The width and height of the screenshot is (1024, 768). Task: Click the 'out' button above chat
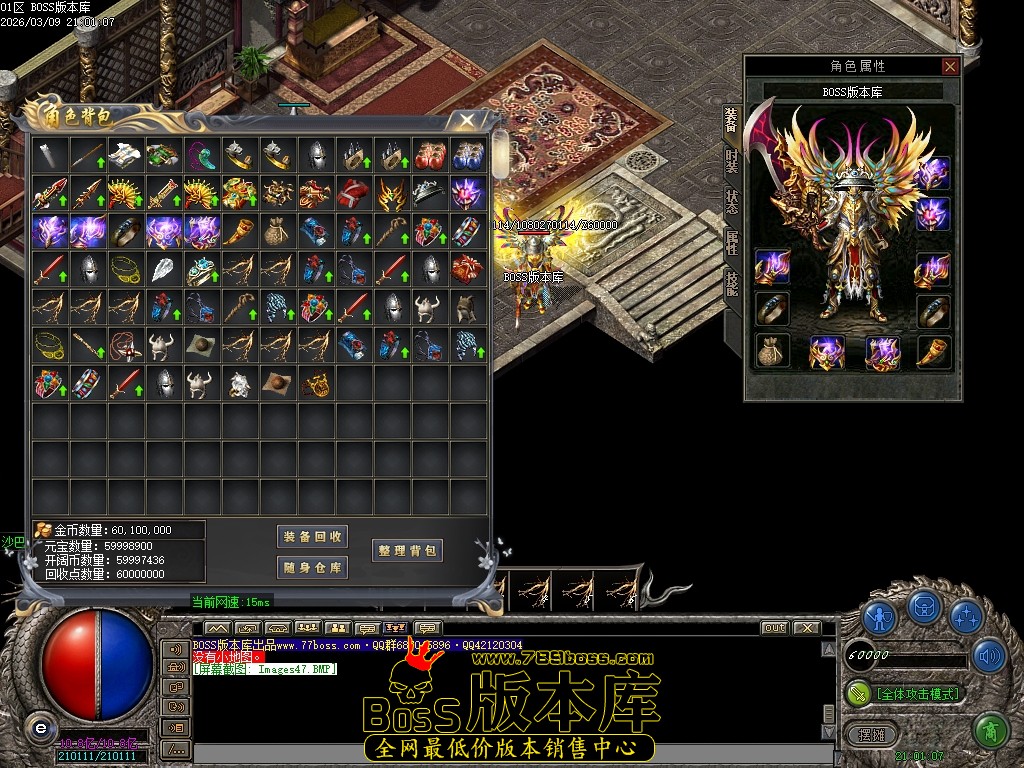[x=774, y=628]
